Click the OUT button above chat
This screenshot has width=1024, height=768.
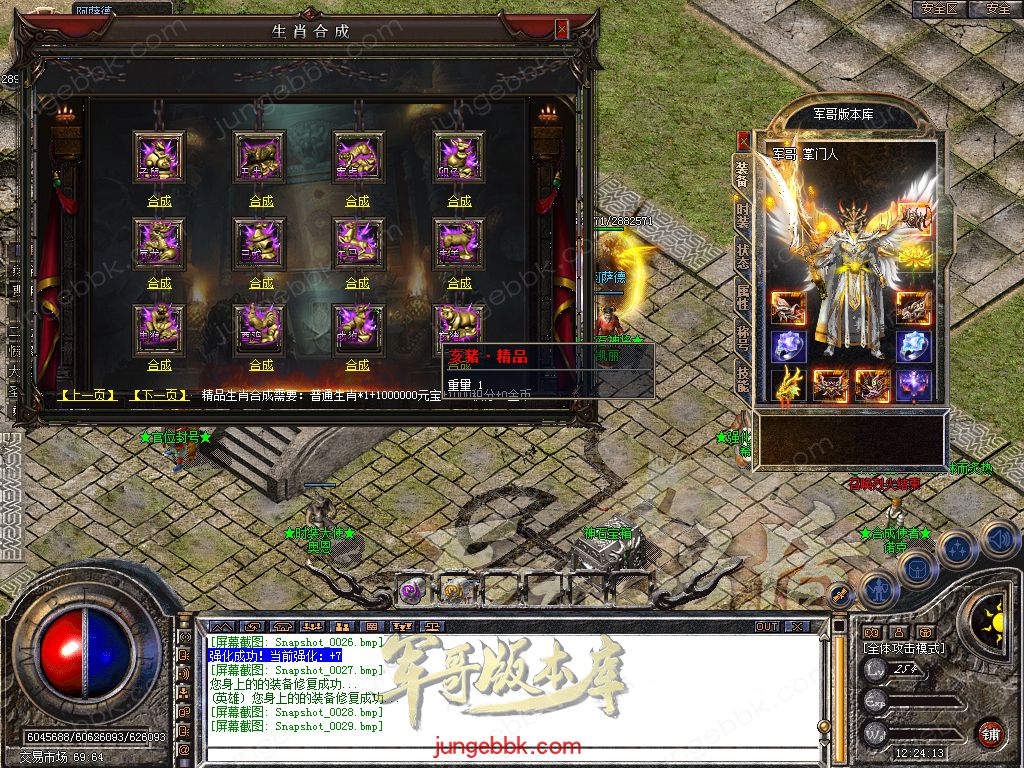[766, 627]
